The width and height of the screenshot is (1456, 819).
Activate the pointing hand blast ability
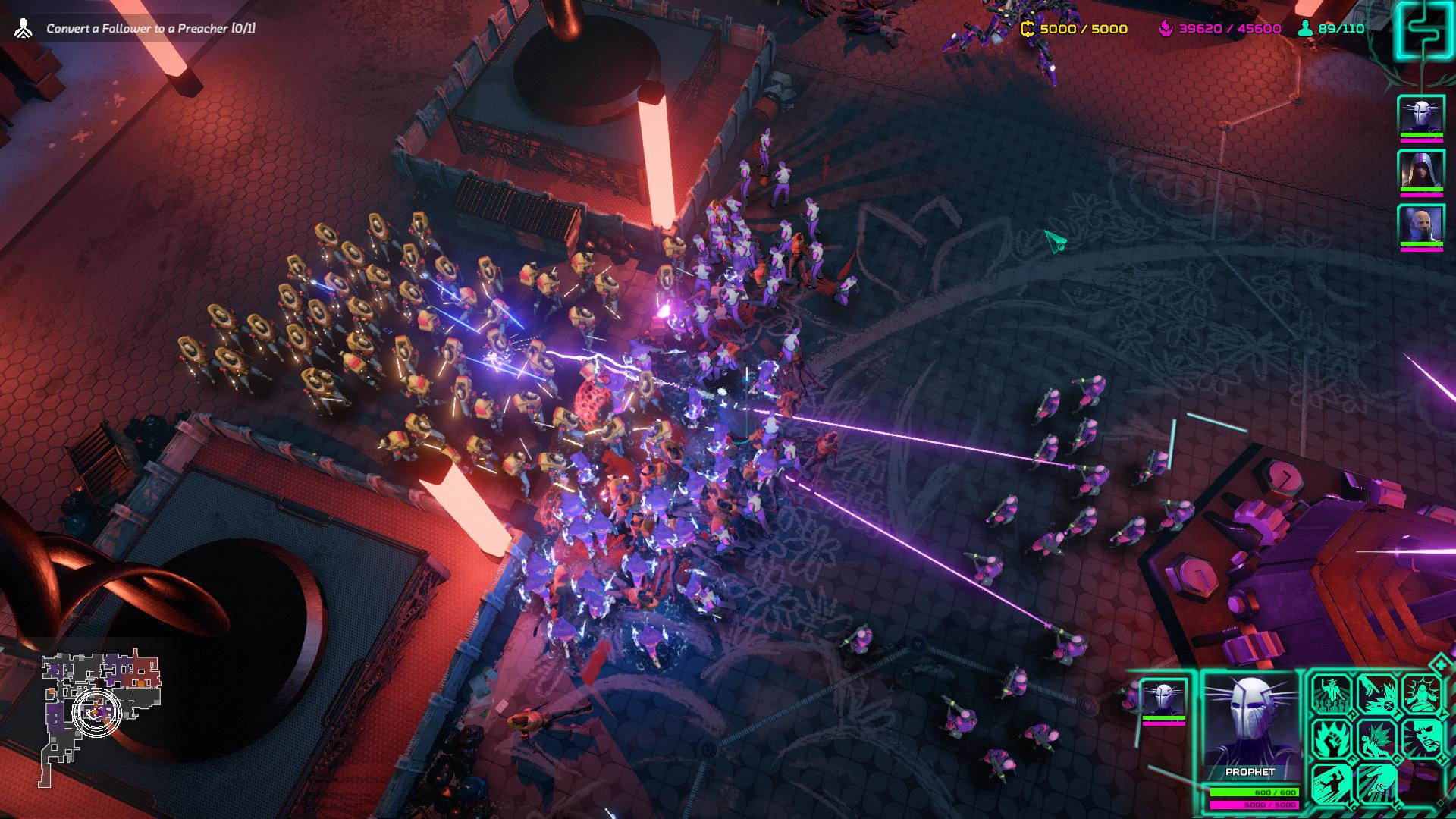[1377, 694]
